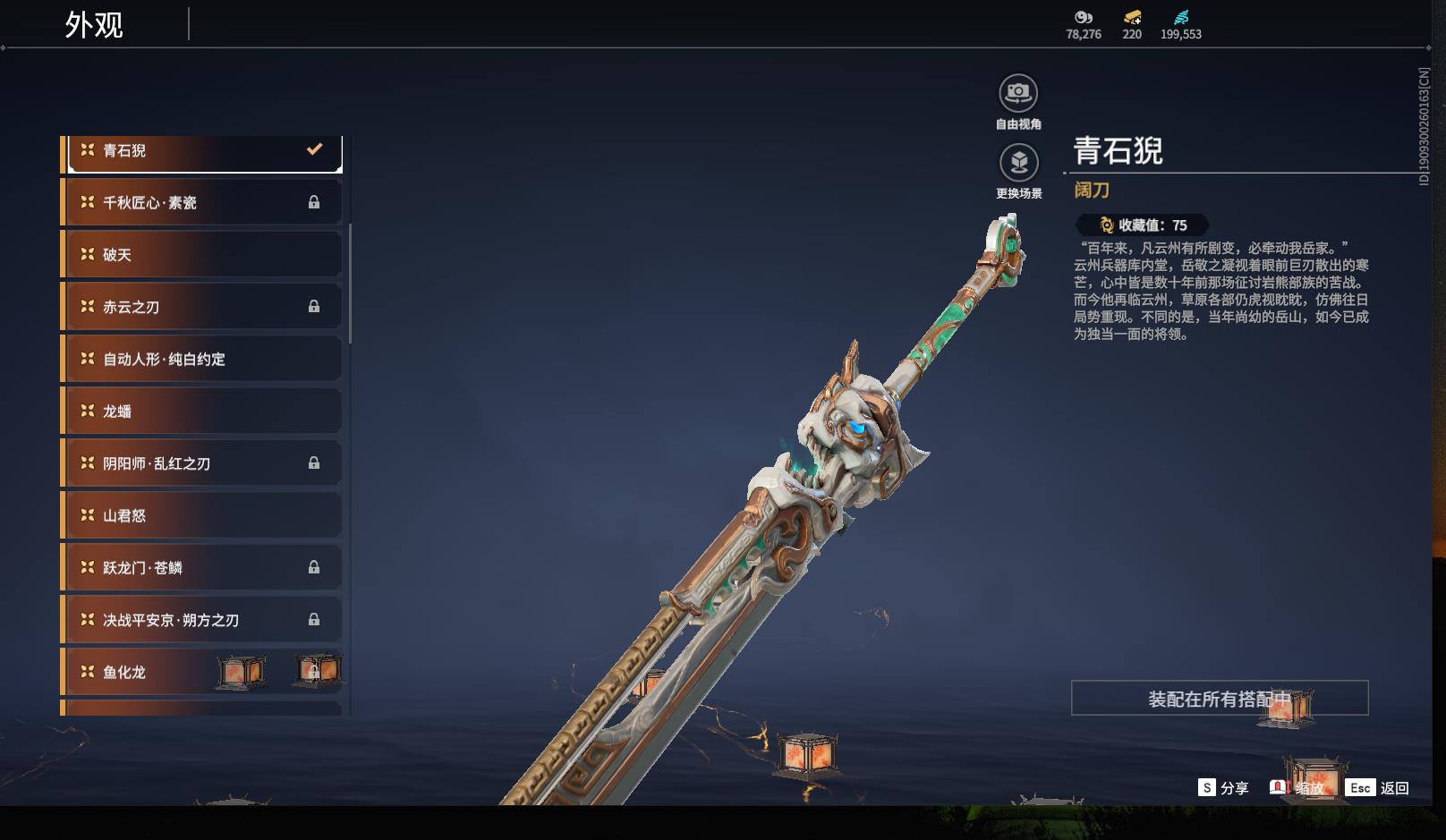Viewport: 1446px width, 840px height.
Task: Go back with the 返回 button
Action: pos(1378,788)
